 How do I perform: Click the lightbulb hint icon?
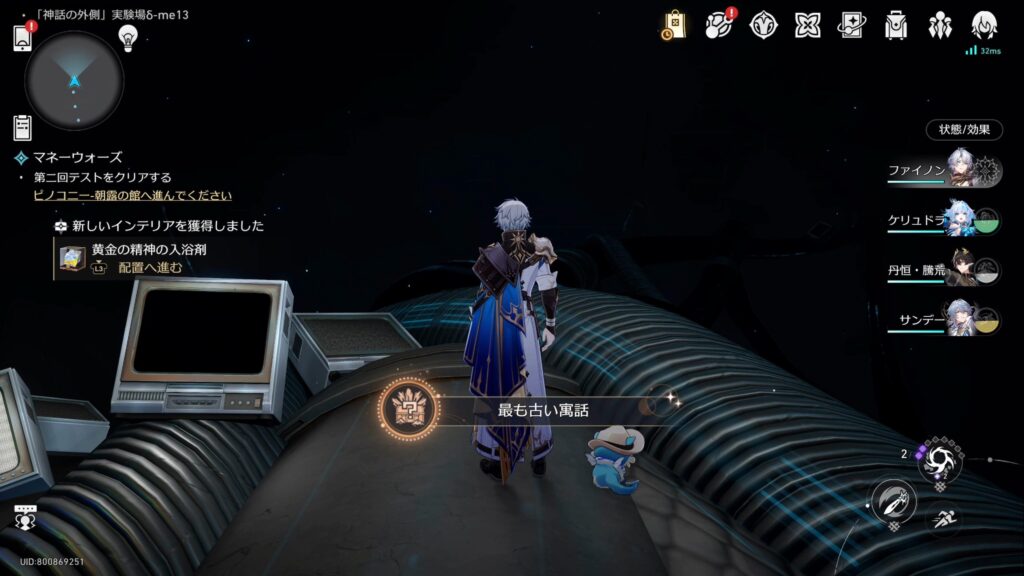click(127, 37)
